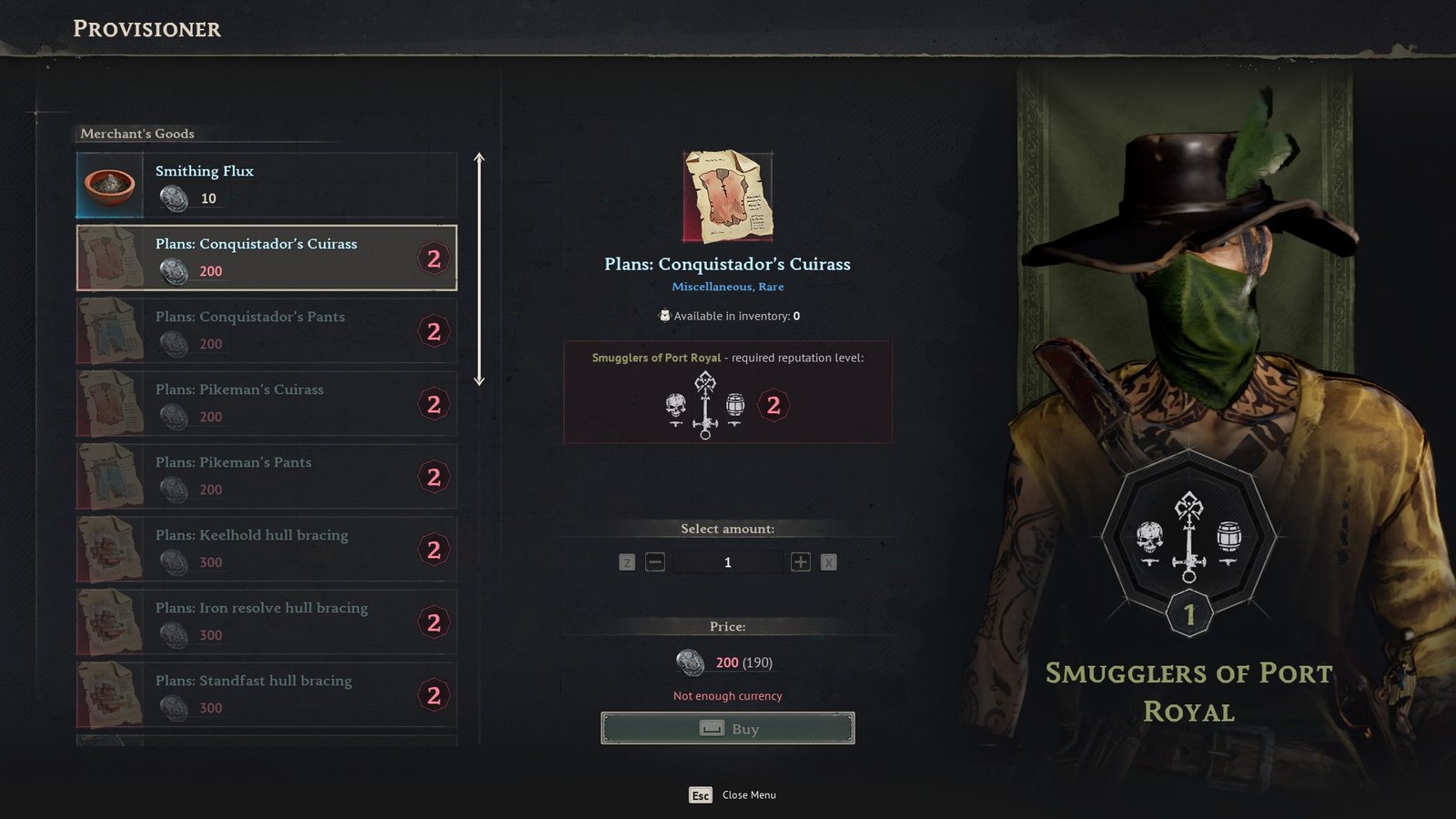Decrease purchase amount with minus button
1456x819 pixels.
(x=655, y=562)
